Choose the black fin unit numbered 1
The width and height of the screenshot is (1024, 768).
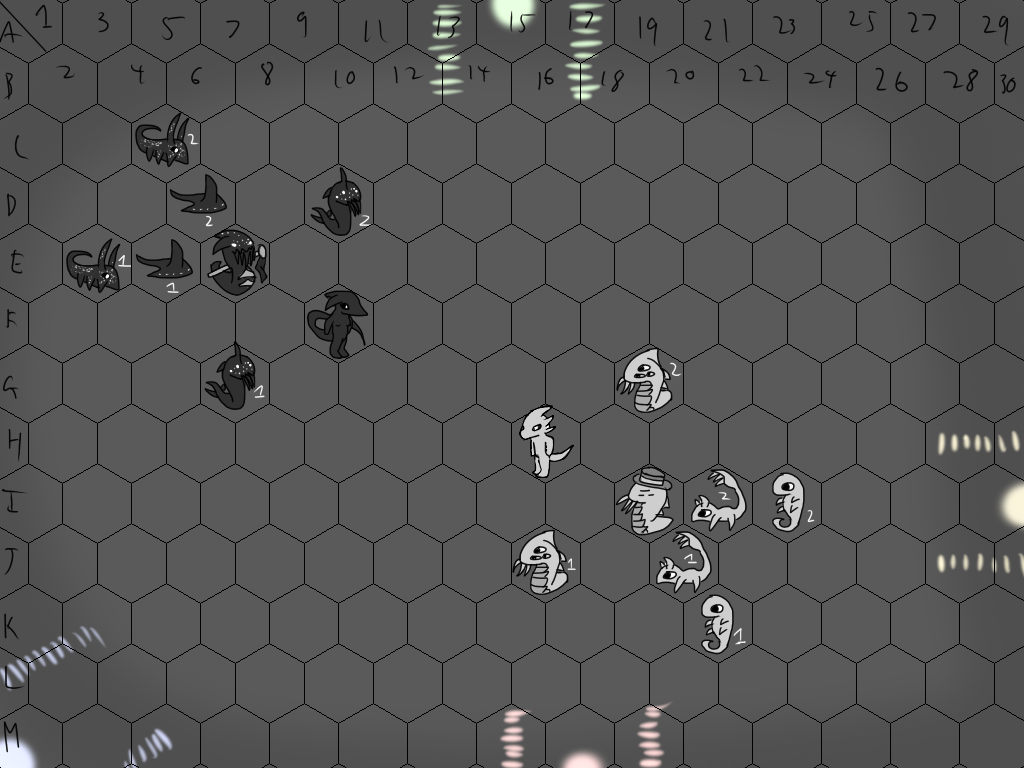[x=165, y=262]
